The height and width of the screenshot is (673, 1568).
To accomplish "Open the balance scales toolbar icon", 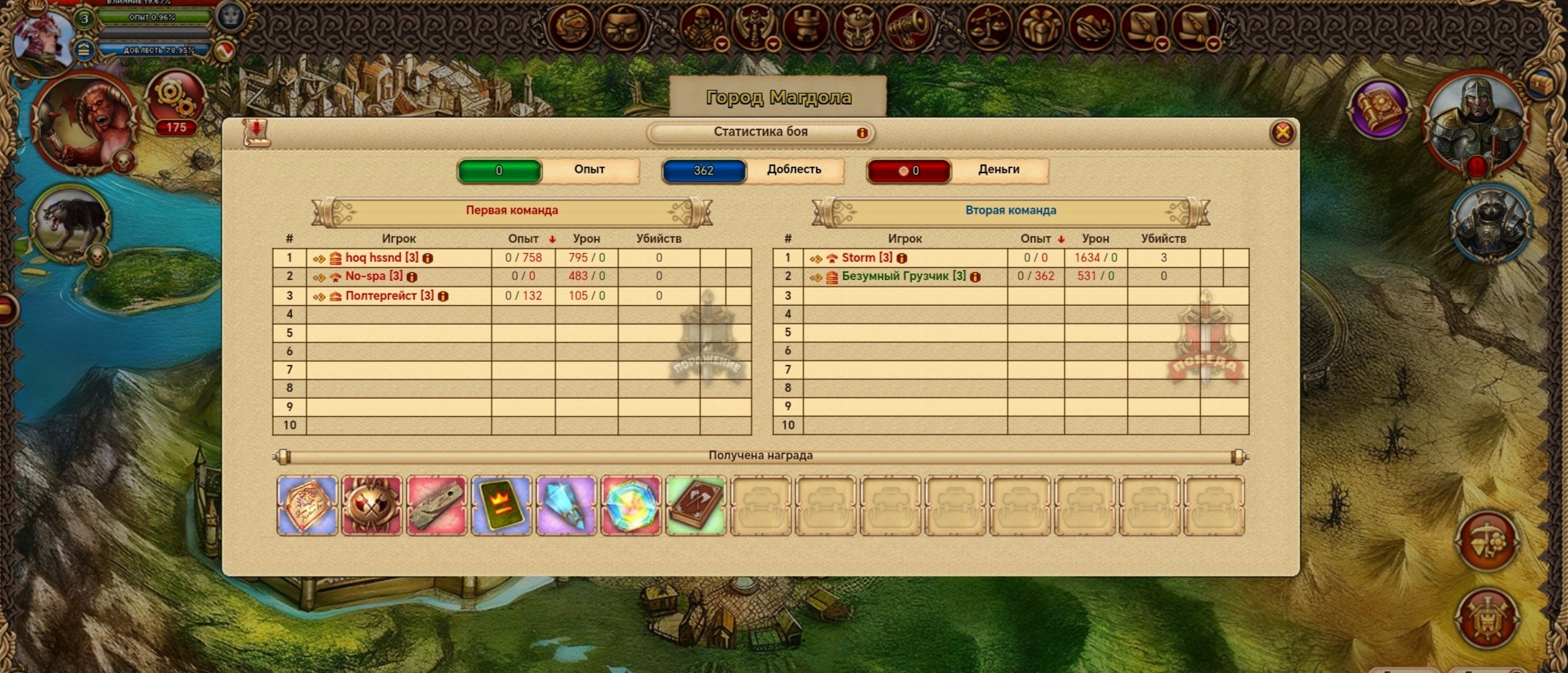I will click(988, 28).
